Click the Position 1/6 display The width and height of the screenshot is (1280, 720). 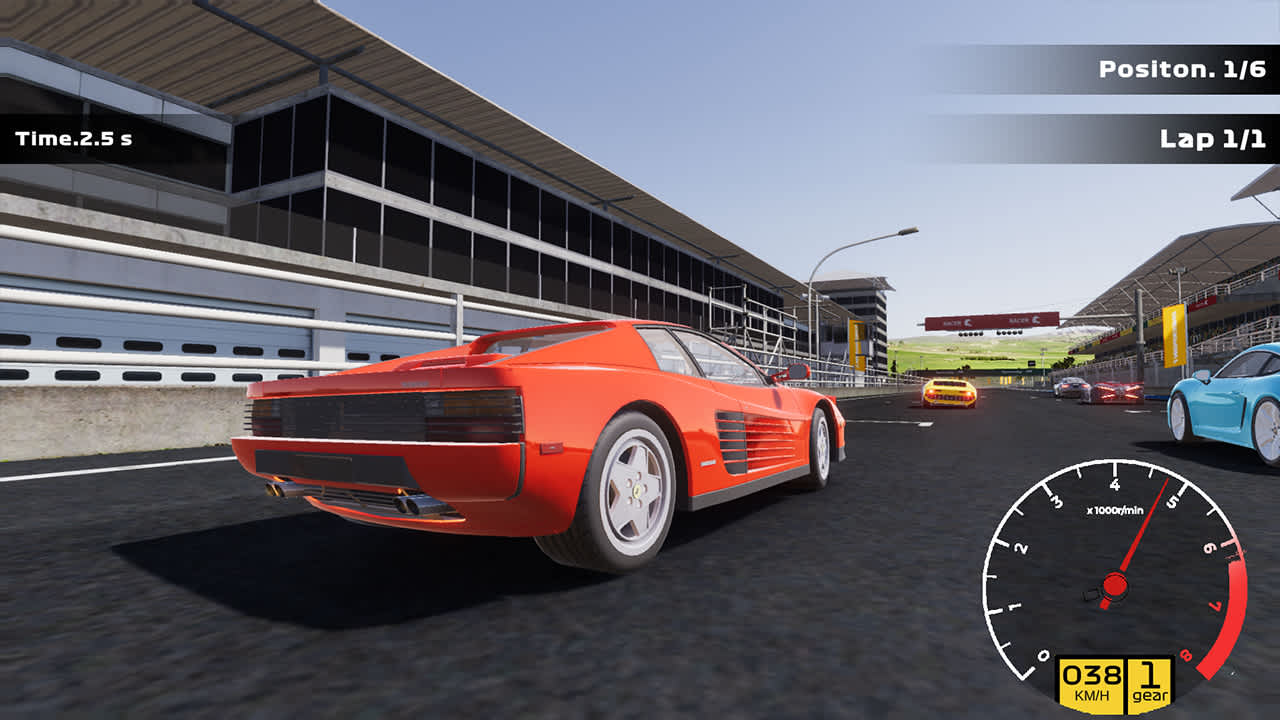tap(1180, 70)
